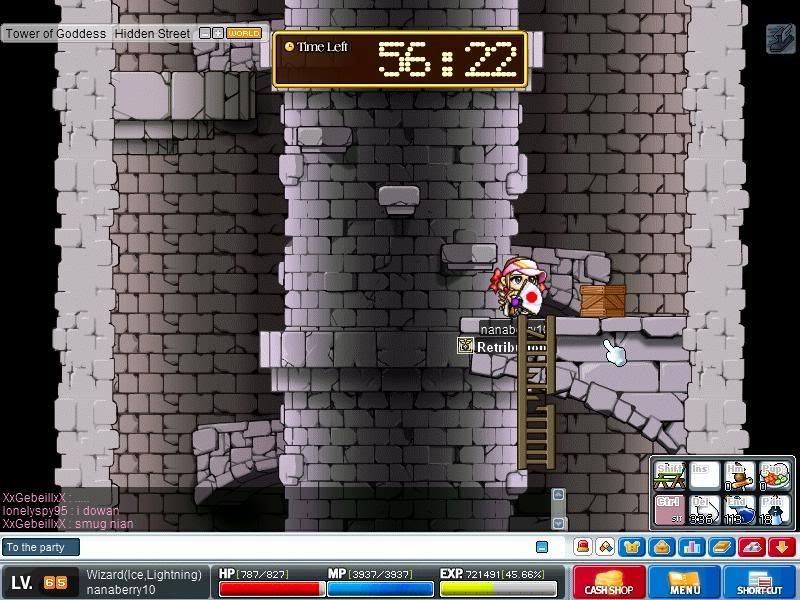Open the skill book icon

pyautogui.click(x=721, y=547)
